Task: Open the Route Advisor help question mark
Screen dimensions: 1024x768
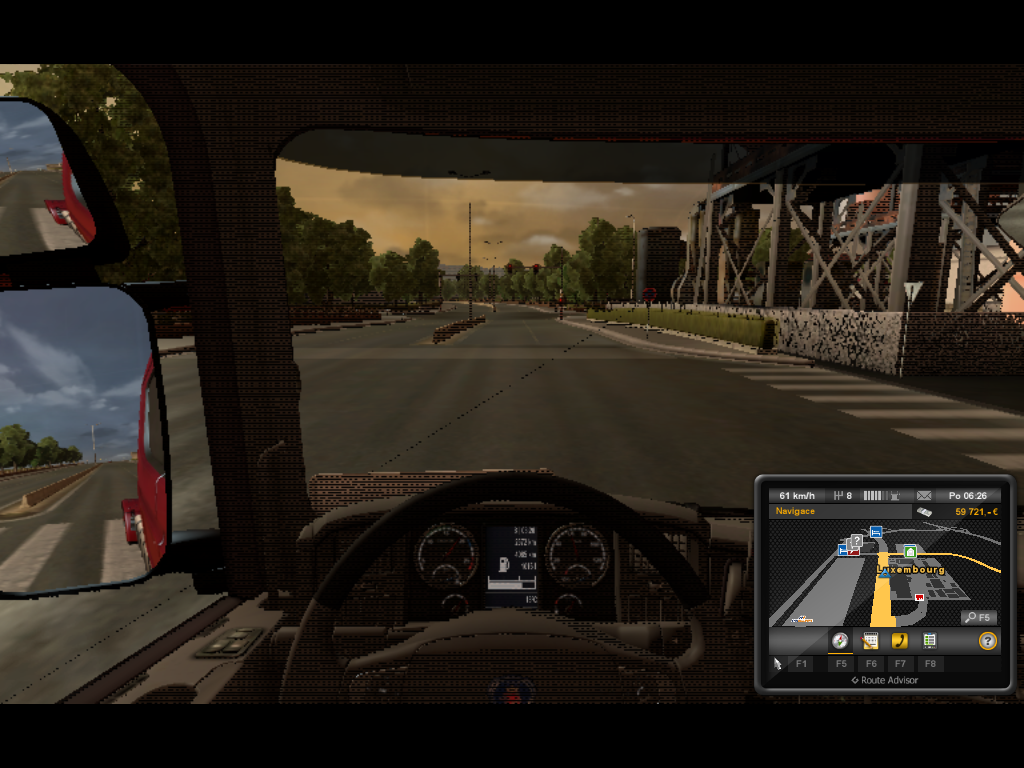Action: pyautogui.click(x=987, y=641)
